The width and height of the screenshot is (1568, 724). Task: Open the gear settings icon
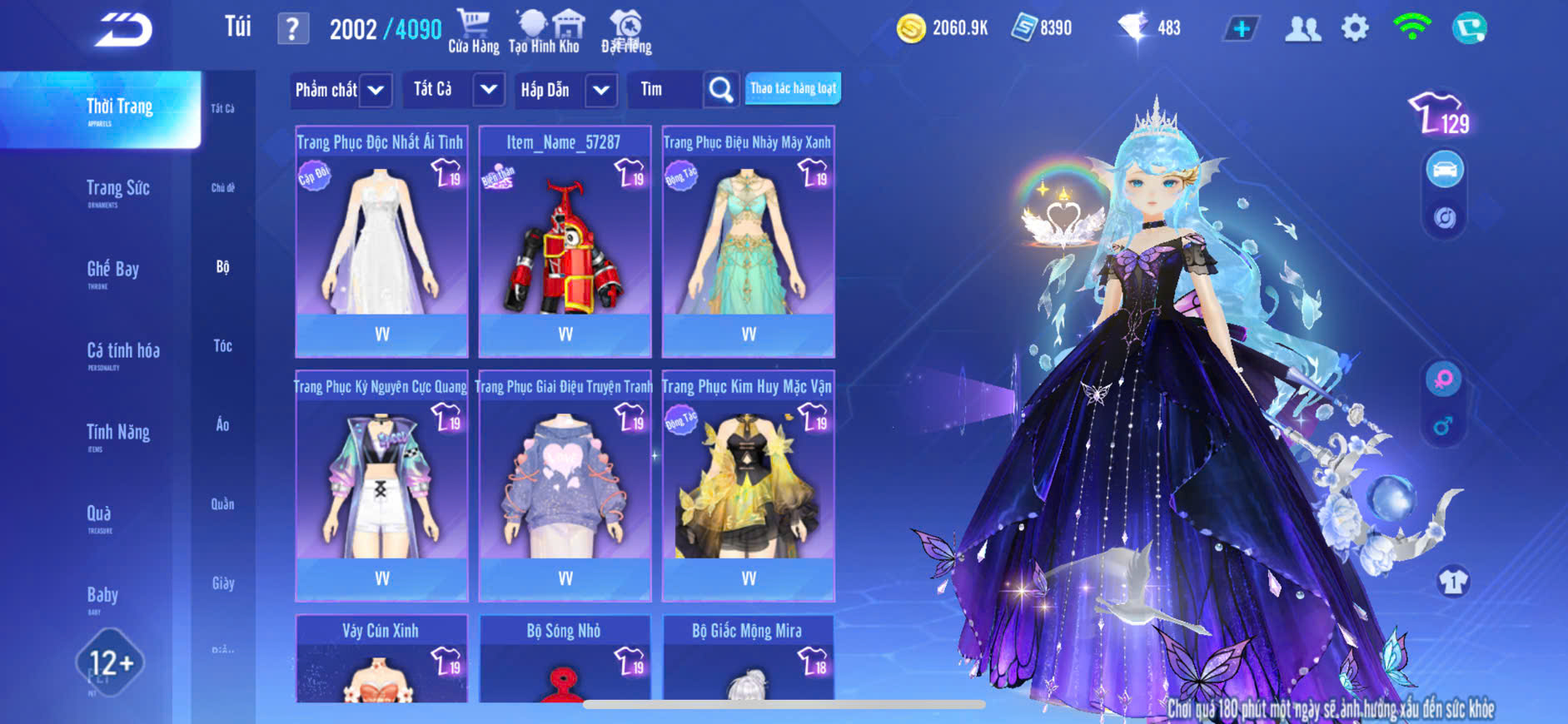pyautogui.click(x=1355, y=28)
